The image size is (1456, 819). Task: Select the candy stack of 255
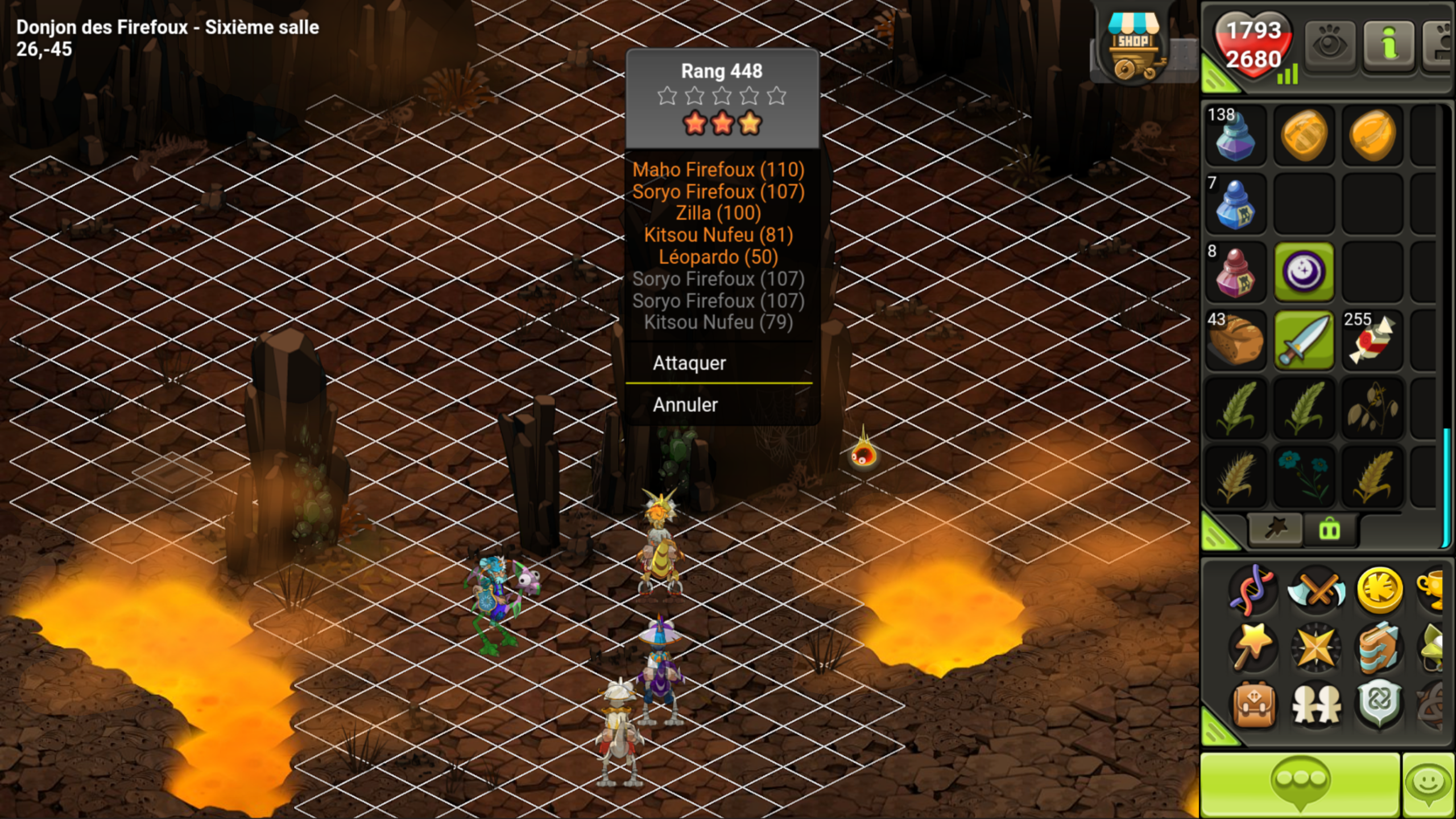1372,340
